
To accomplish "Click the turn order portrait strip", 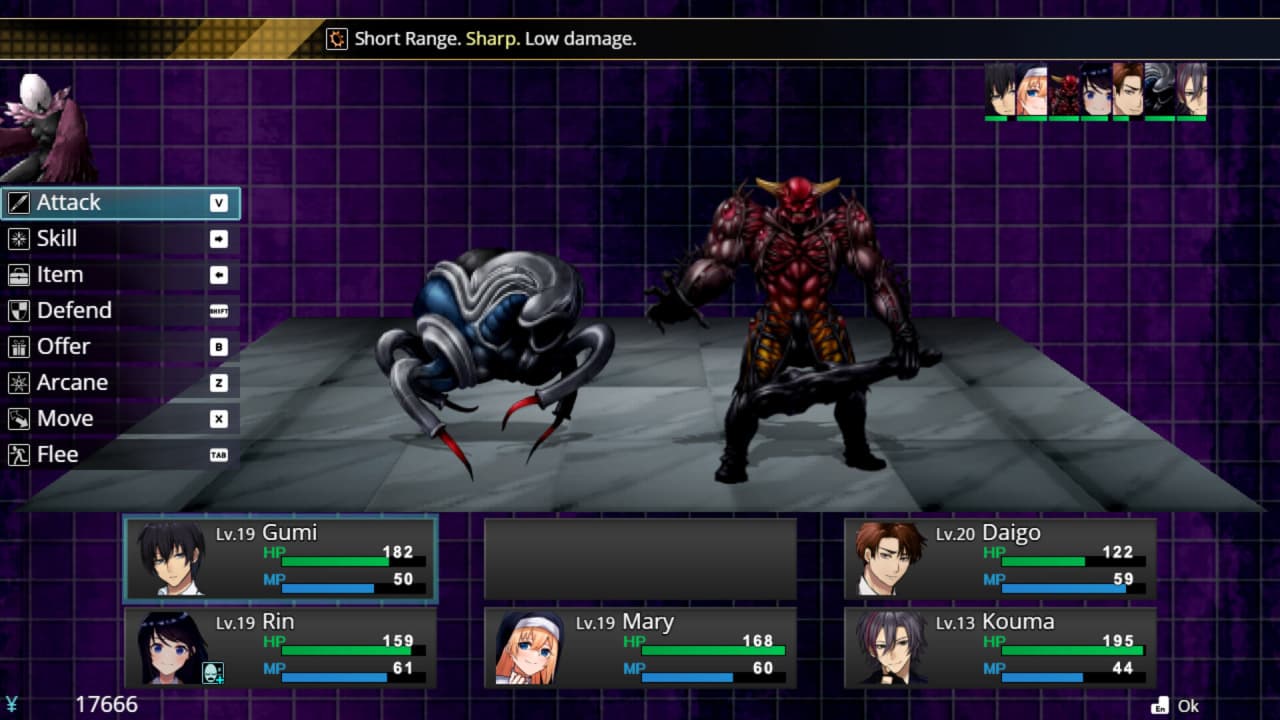I will (1096, 91).
